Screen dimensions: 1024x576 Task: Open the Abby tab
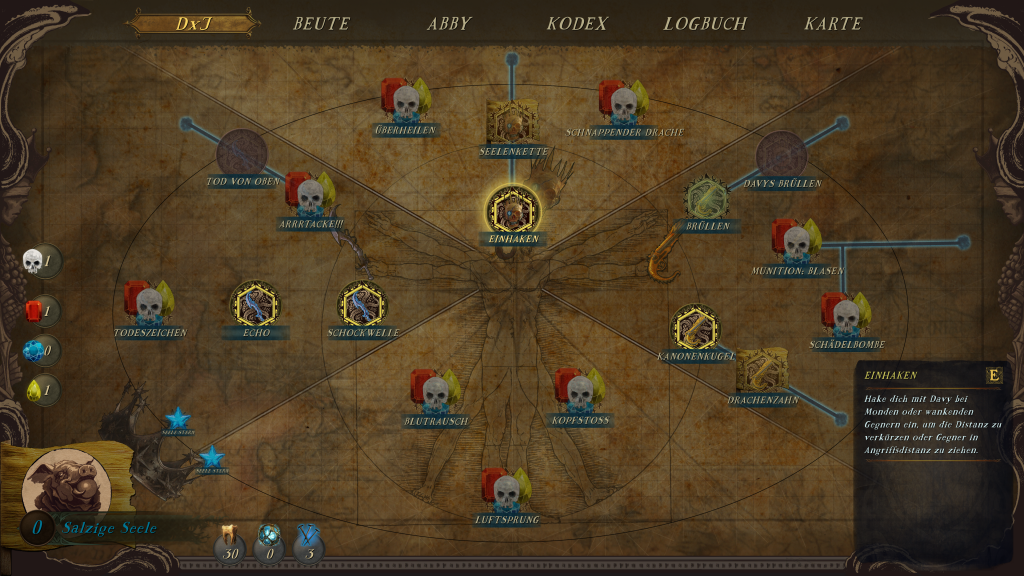pyautogui.click(x=449, y=23)
